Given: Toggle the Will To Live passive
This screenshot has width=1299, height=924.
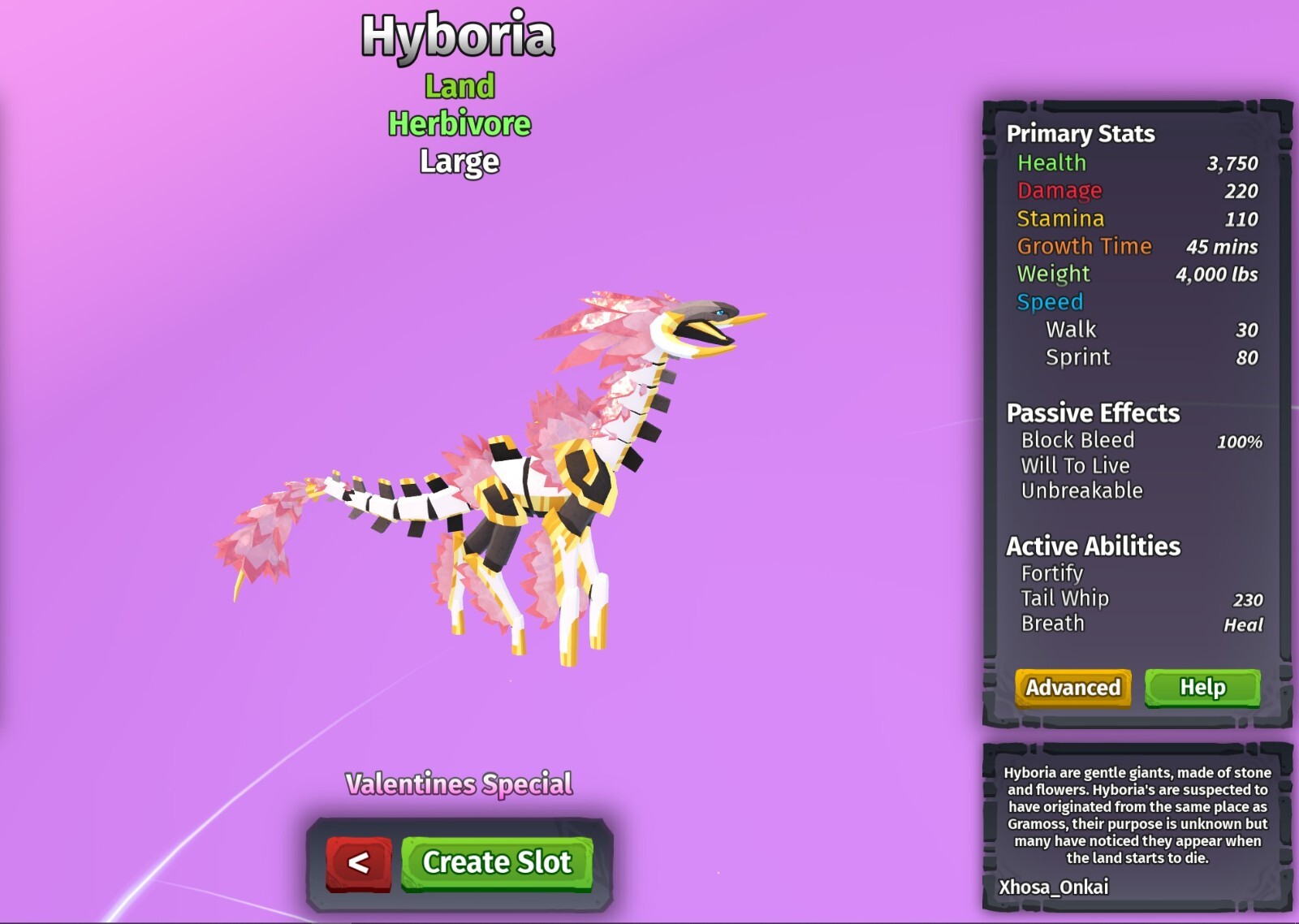Looking at the screenshot, I should (x=1075, y=465).
